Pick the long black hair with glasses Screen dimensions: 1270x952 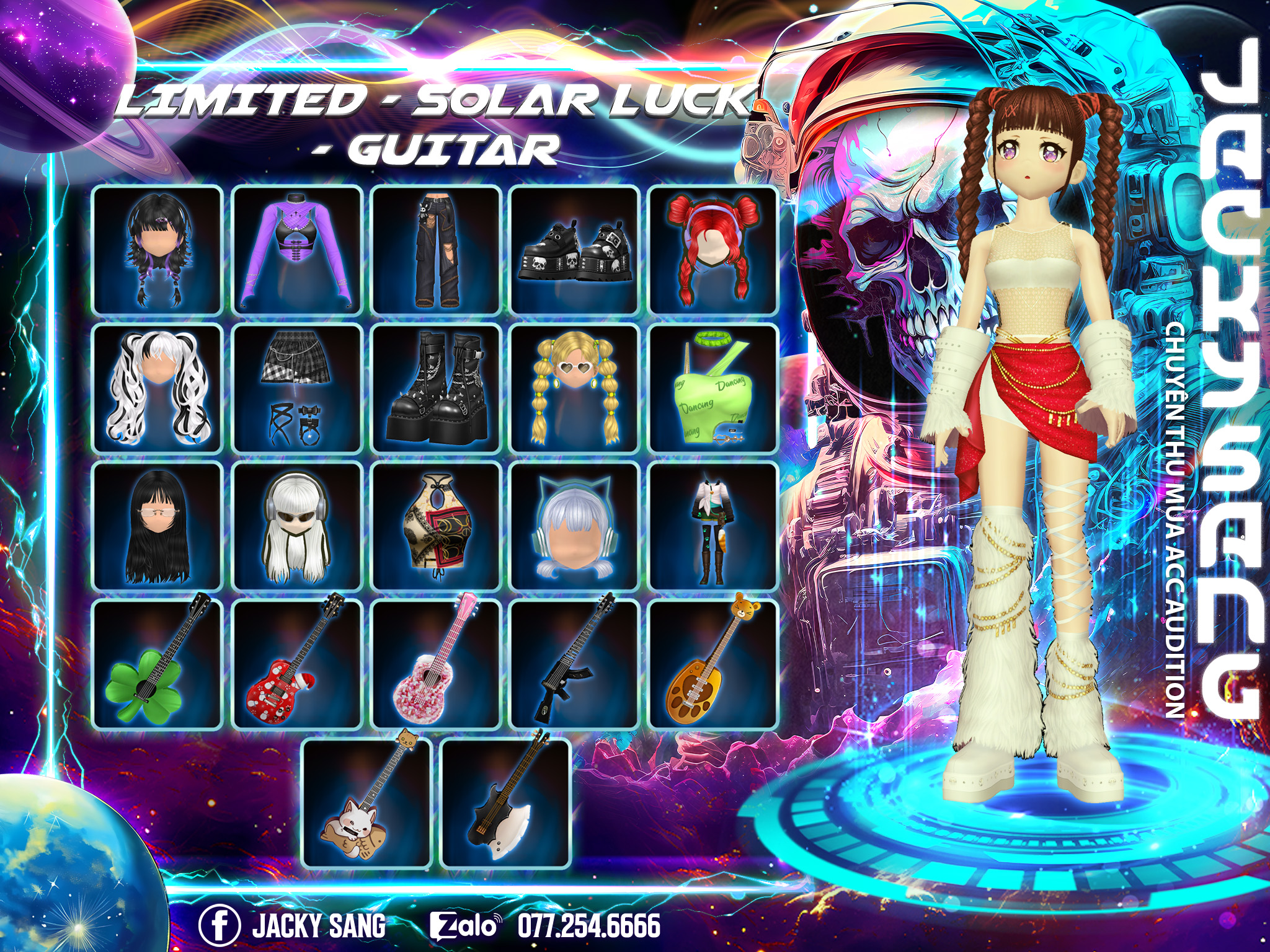tap(157, 526)
